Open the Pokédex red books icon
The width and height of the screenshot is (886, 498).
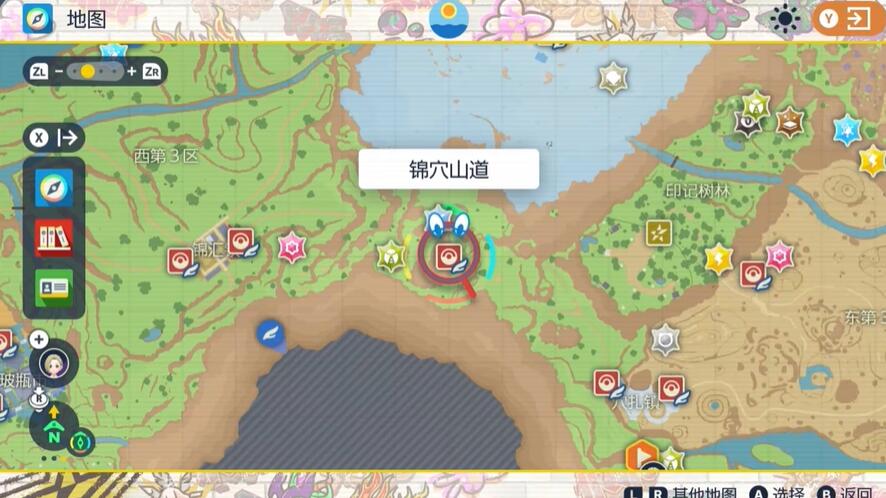click(54, 238)
